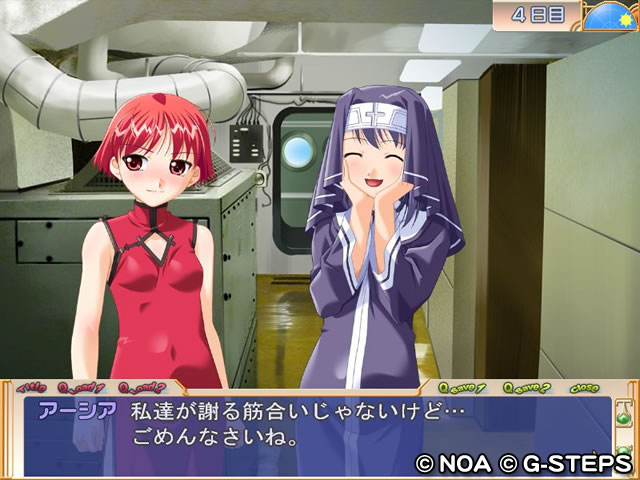Close the dialogue message window
Viewport: 640px width, 480px height.
pyautogui.click(x=585, y=387)
